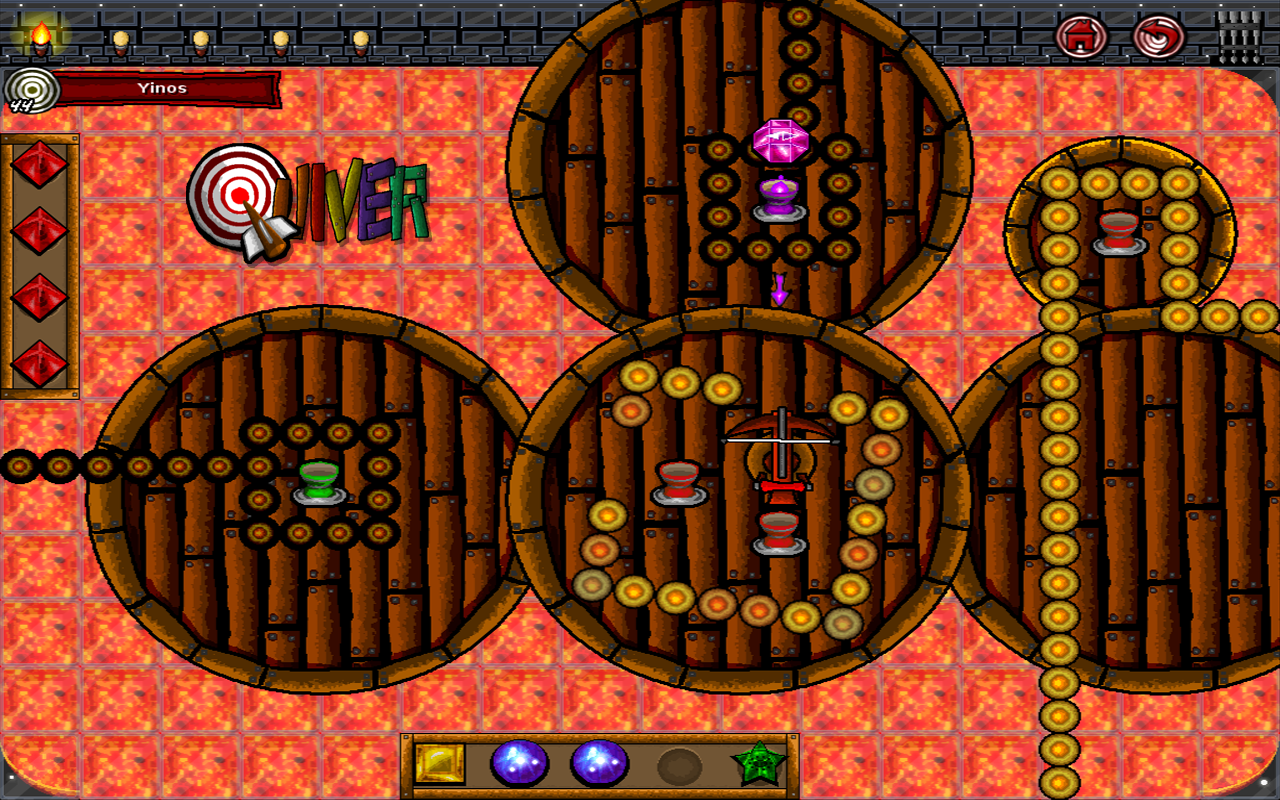Open the target badge numbered 44
This screenshot has width=1280, height=800.
pyautogui.click(x=30, y=90)
